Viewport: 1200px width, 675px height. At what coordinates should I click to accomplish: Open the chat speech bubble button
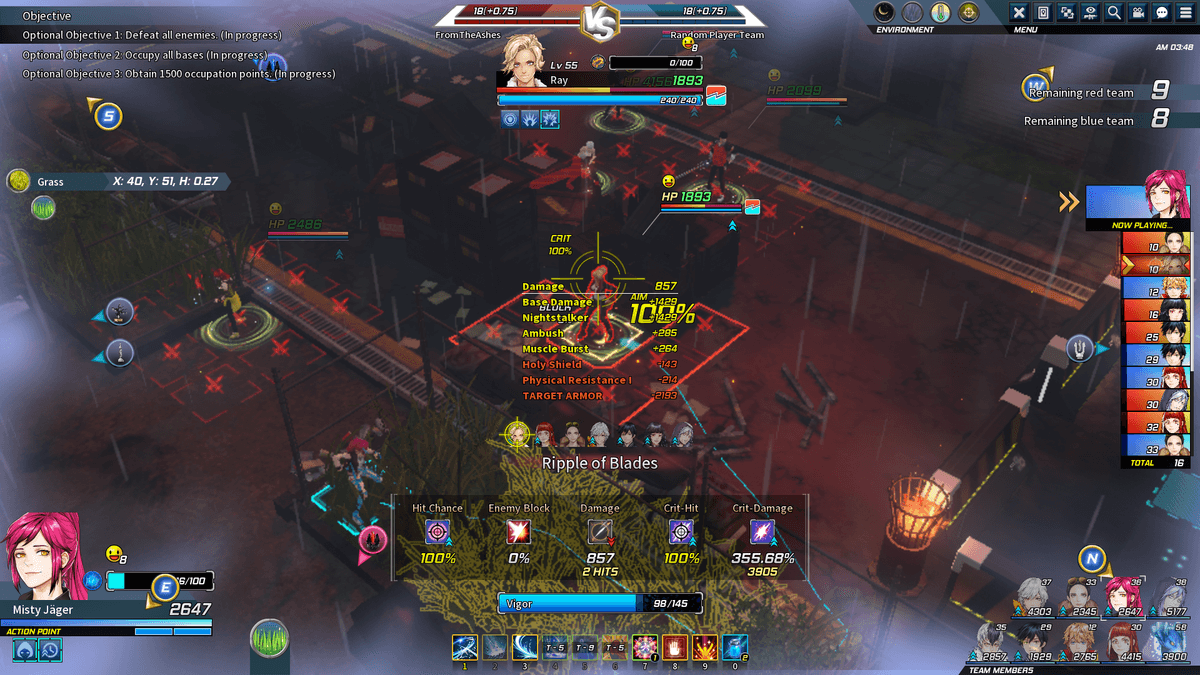[1161, 13]
